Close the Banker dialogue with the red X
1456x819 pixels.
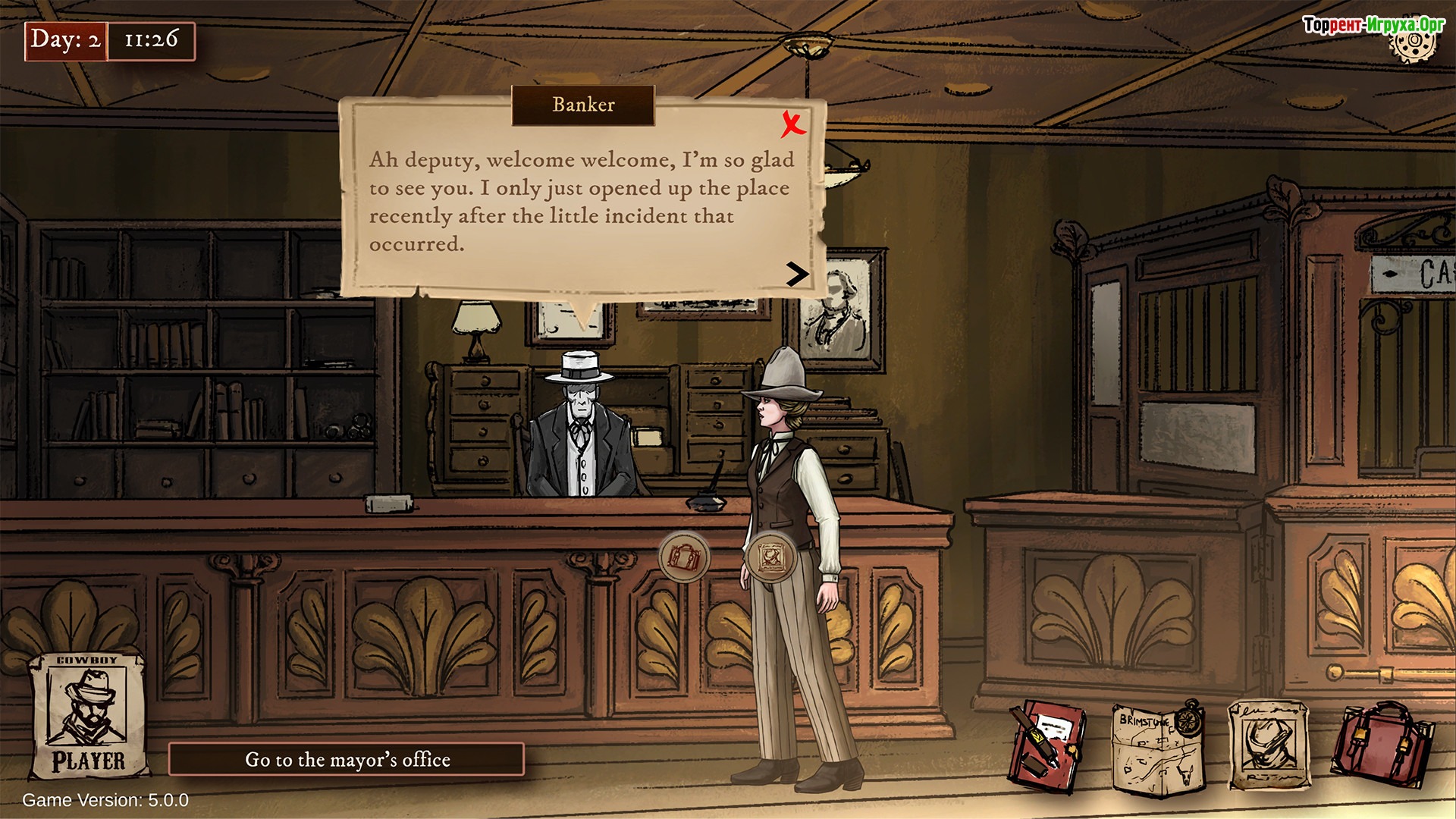point(793,124)
